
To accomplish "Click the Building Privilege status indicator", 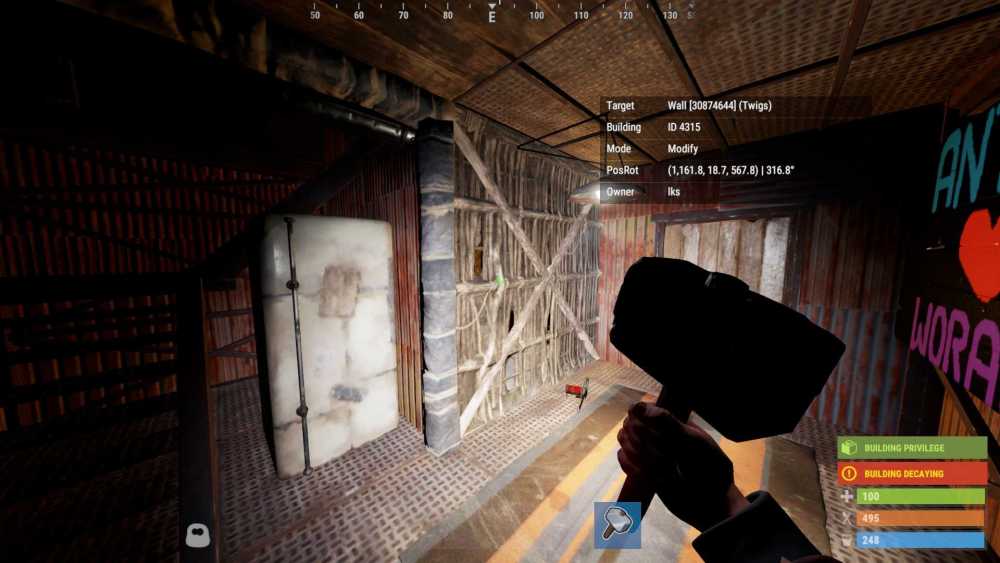I will 912,448.
